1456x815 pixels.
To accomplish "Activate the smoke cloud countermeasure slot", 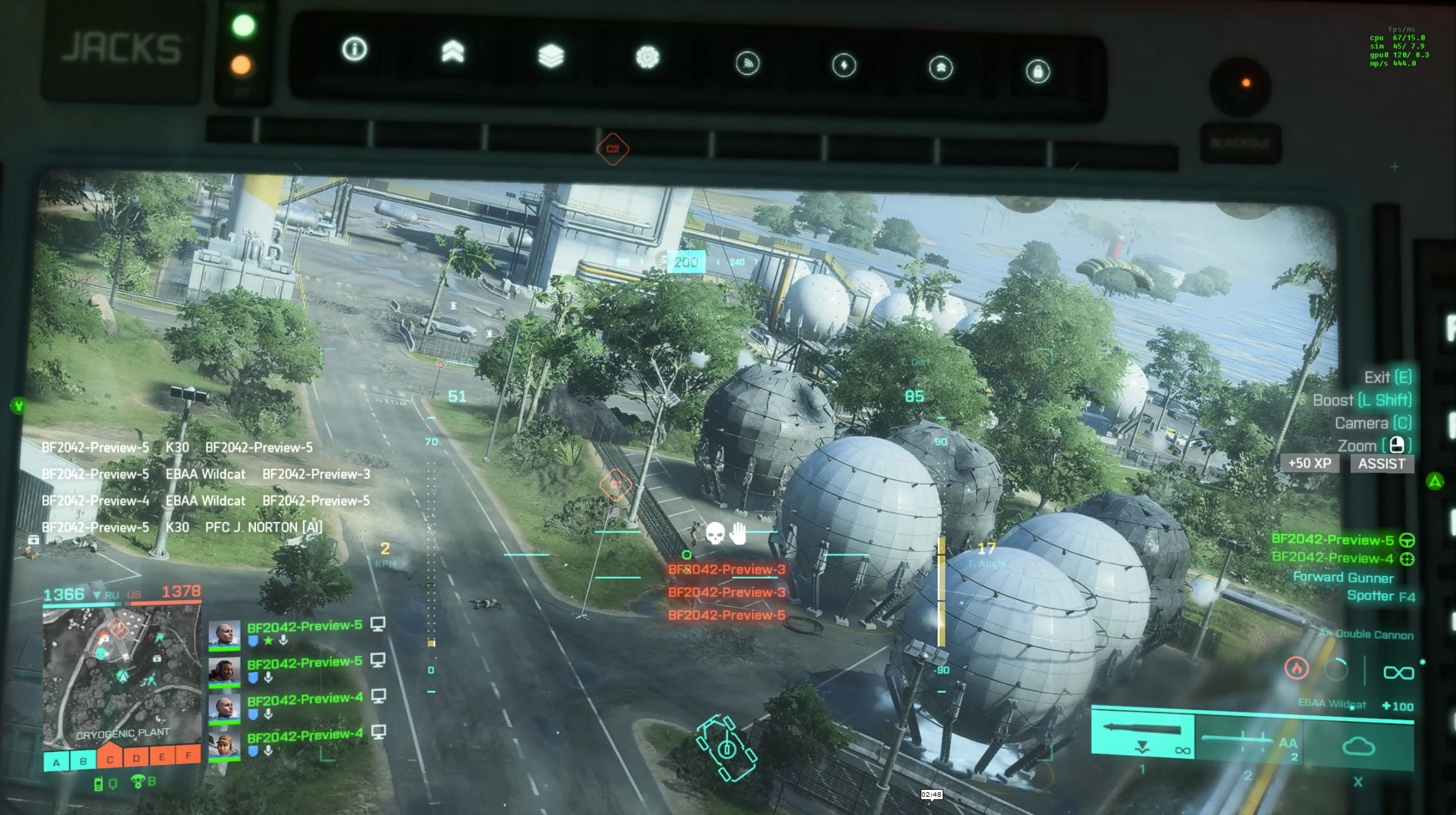I will (x=1358, y=747).
